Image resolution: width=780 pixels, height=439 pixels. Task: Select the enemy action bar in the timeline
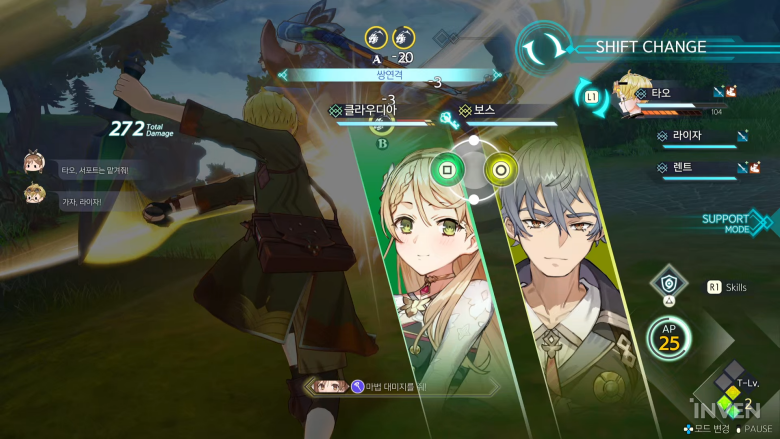390,74
